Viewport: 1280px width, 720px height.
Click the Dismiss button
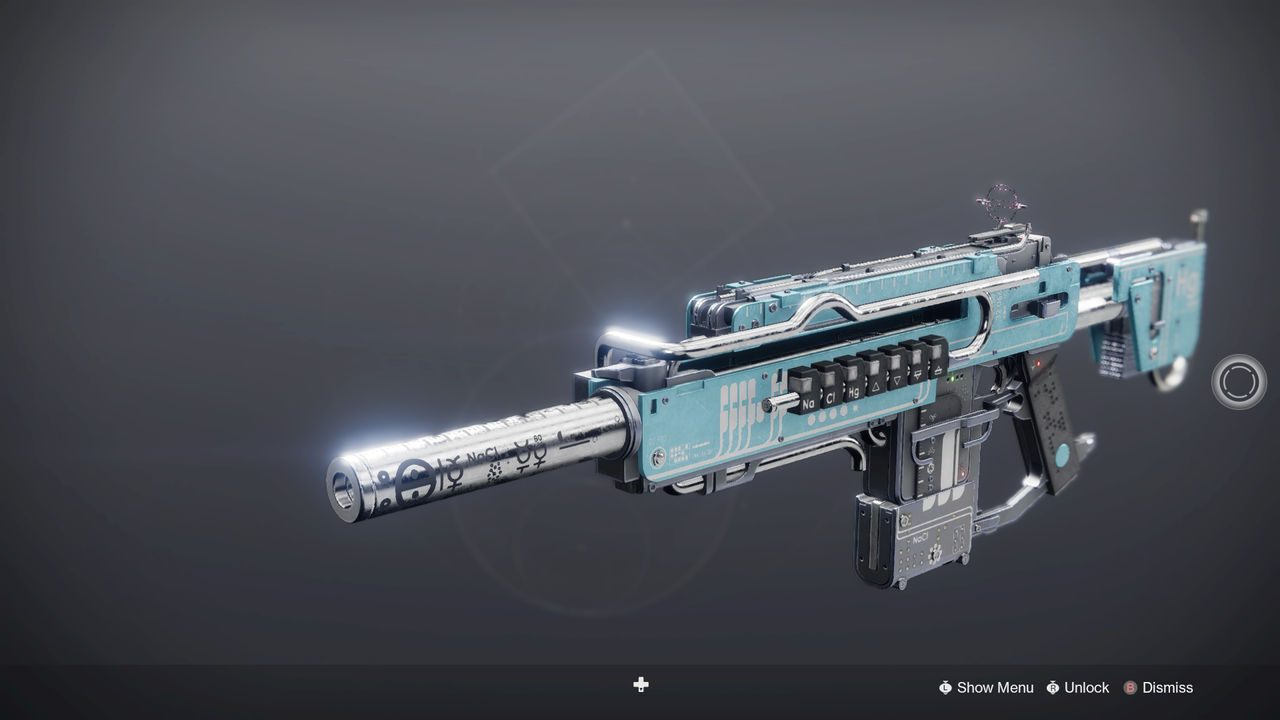1166,688
